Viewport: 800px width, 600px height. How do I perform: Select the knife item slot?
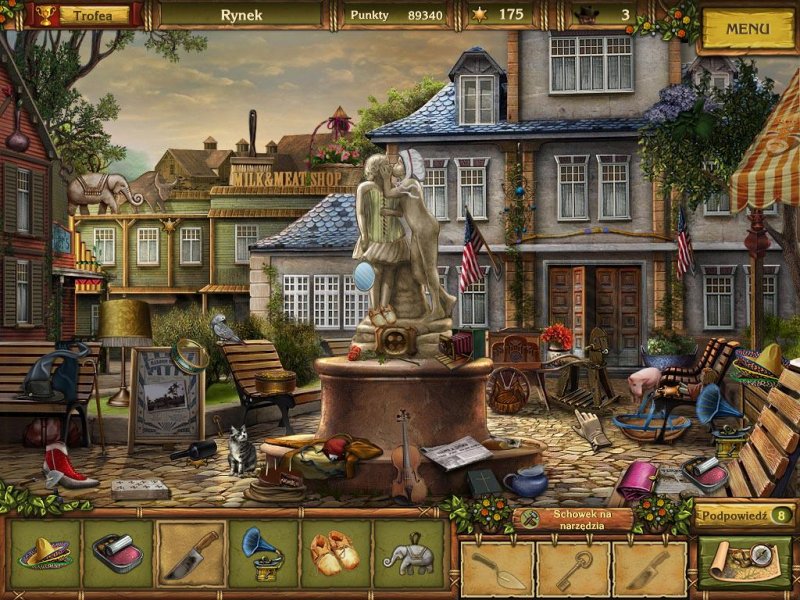[191, 553]
